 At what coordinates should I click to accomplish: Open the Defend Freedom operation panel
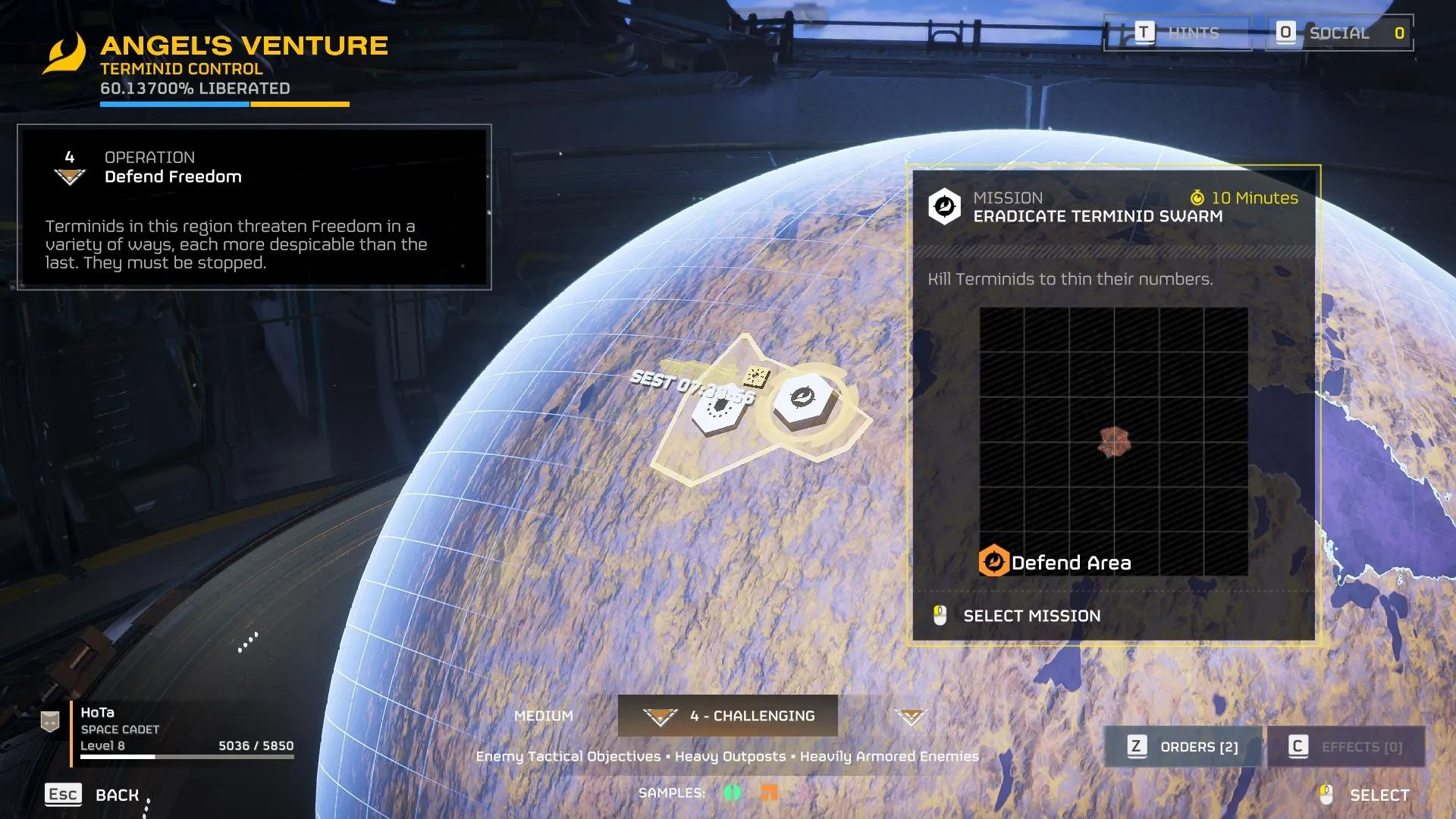[x=254, y=207]
